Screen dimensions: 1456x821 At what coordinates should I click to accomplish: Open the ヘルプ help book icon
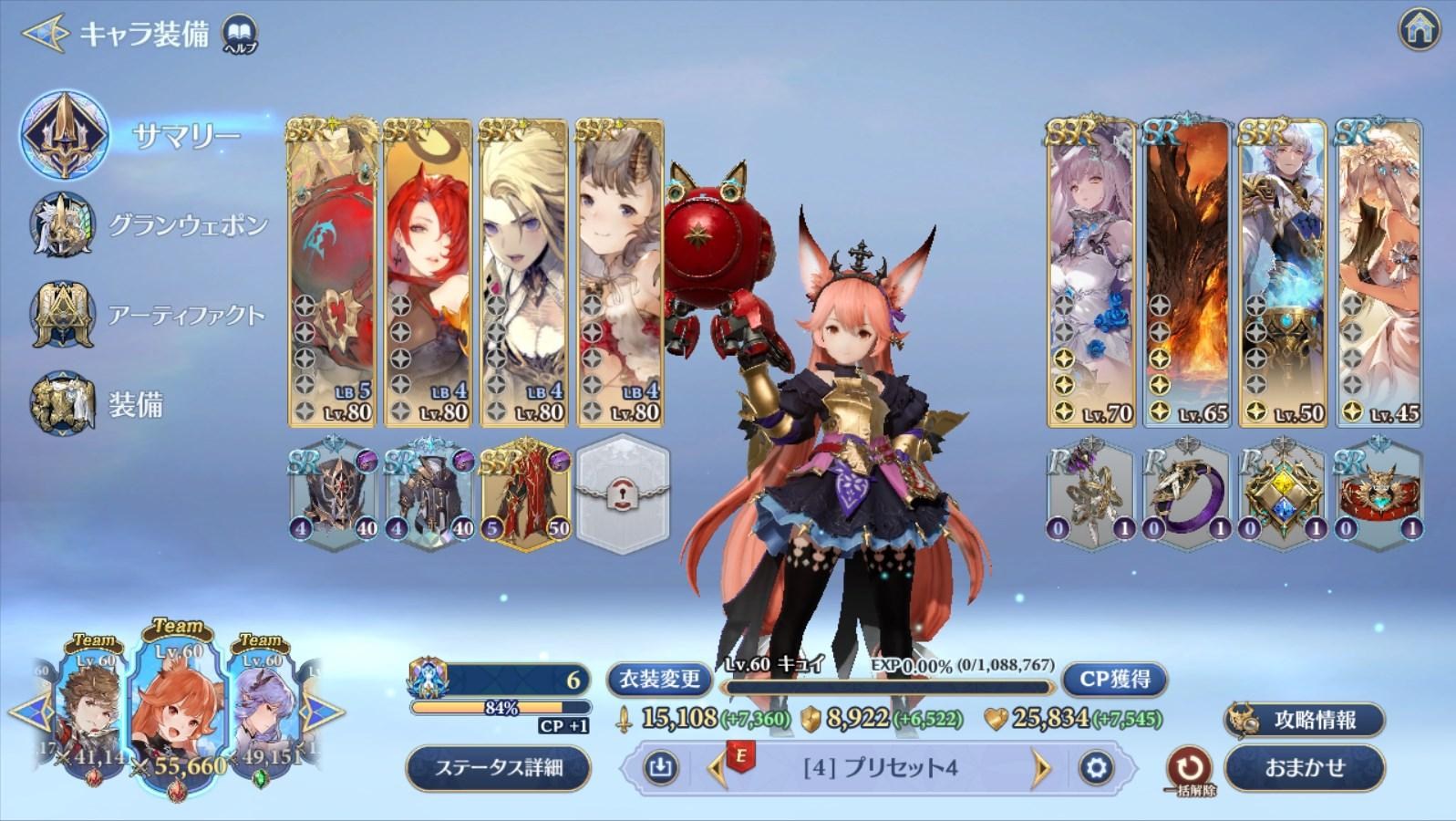(240, 34)
